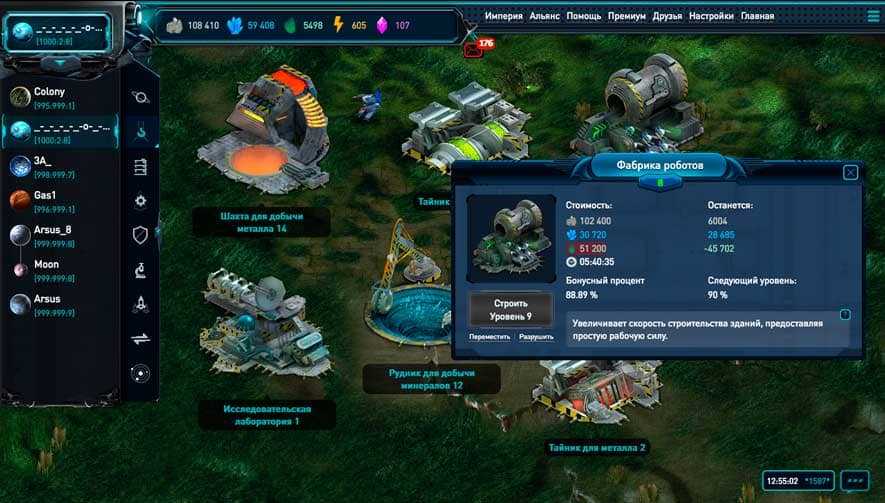
Task: Click the Строить Уровень 9 button
Action: coord(510,308)
